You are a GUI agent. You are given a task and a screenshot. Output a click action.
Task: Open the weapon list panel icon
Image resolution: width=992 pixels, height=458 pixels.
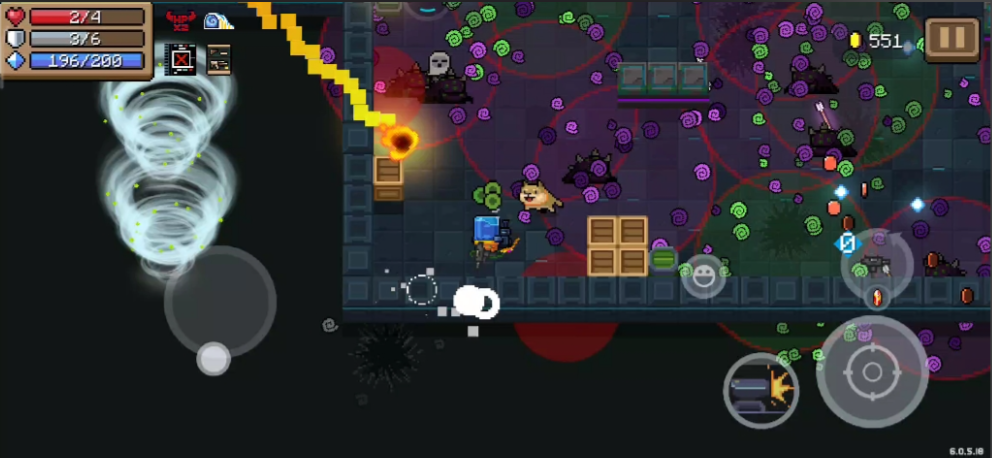[x=218, y=60]
